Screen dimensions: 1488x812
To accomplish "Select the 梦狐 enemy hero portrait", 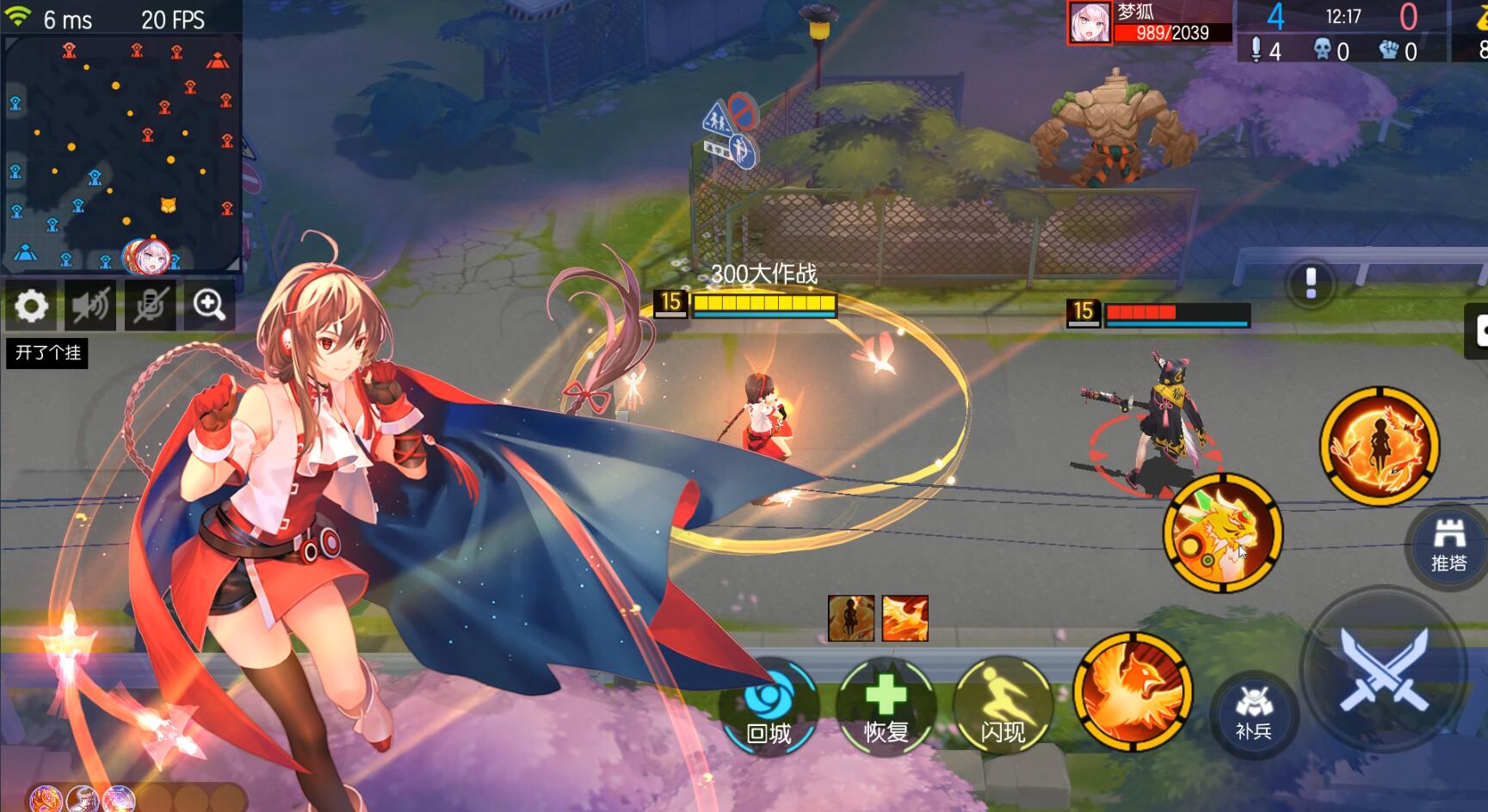I will pos(1090,22).
